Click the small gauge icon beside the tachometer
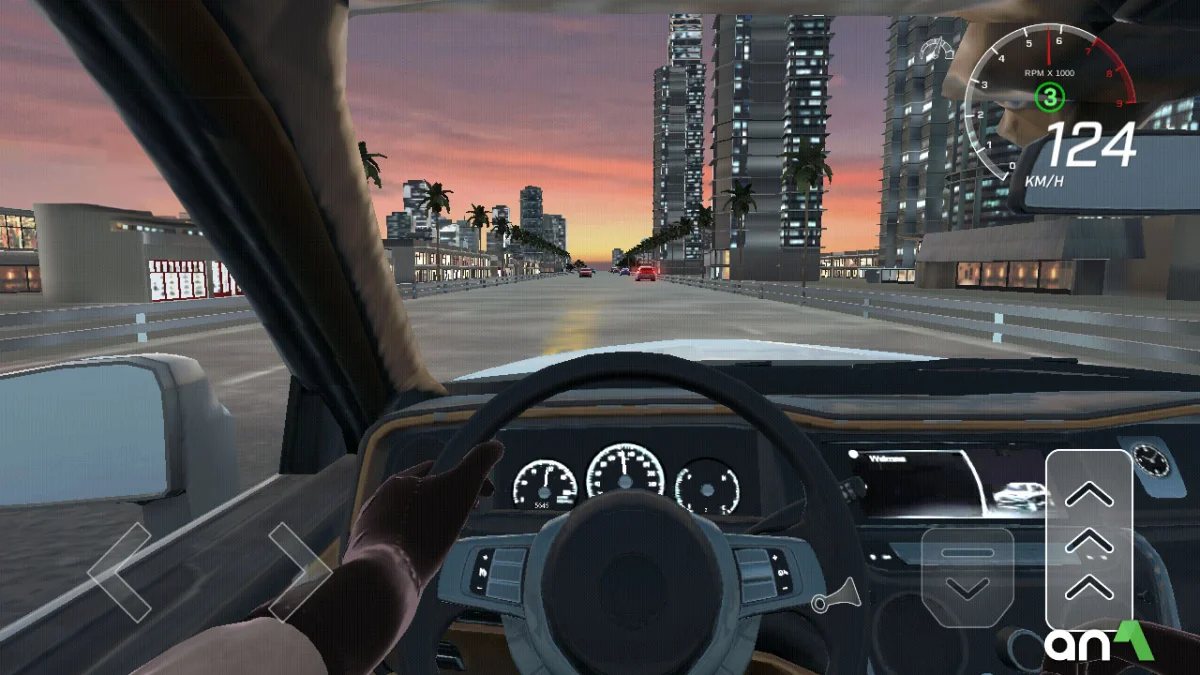 (937, 49)
